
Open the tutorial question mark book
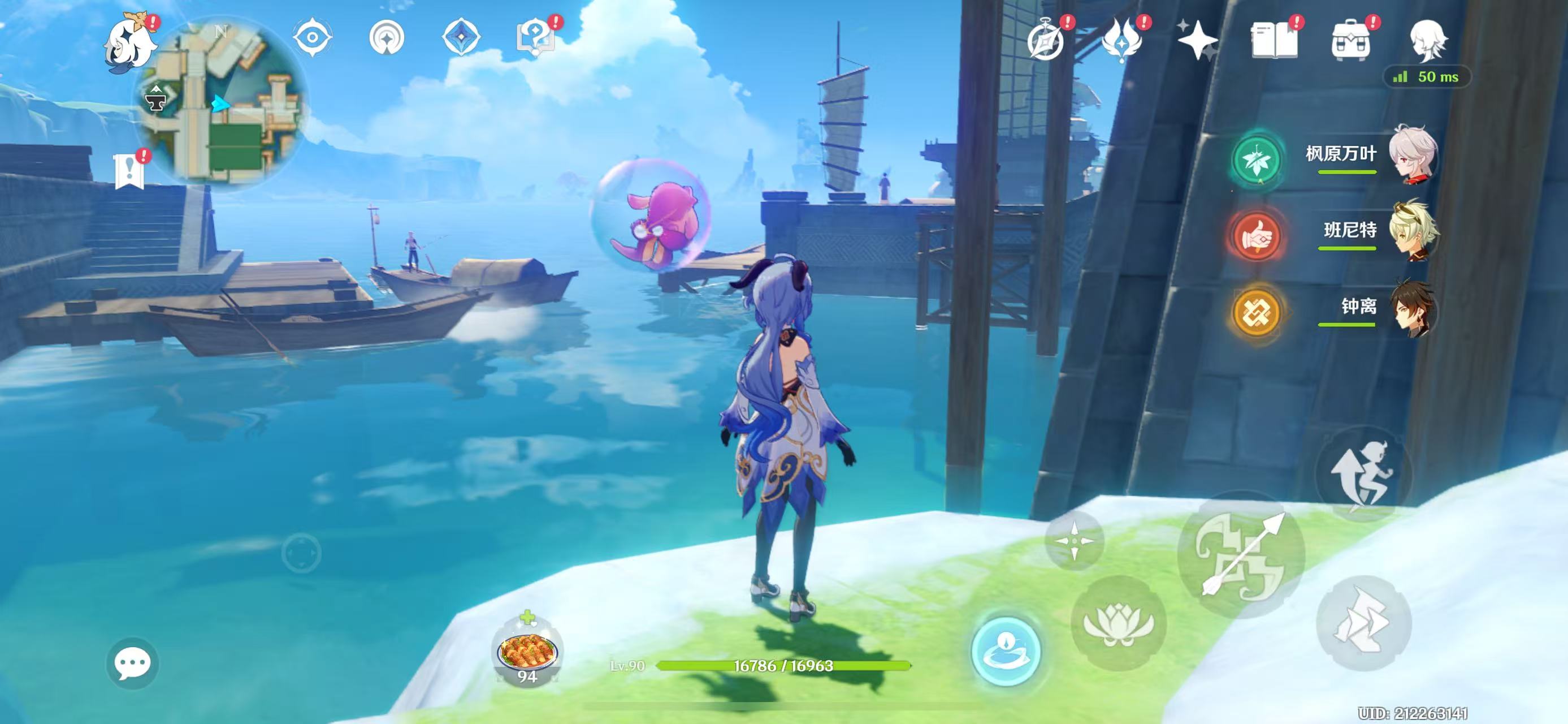[x=535, y=38]
